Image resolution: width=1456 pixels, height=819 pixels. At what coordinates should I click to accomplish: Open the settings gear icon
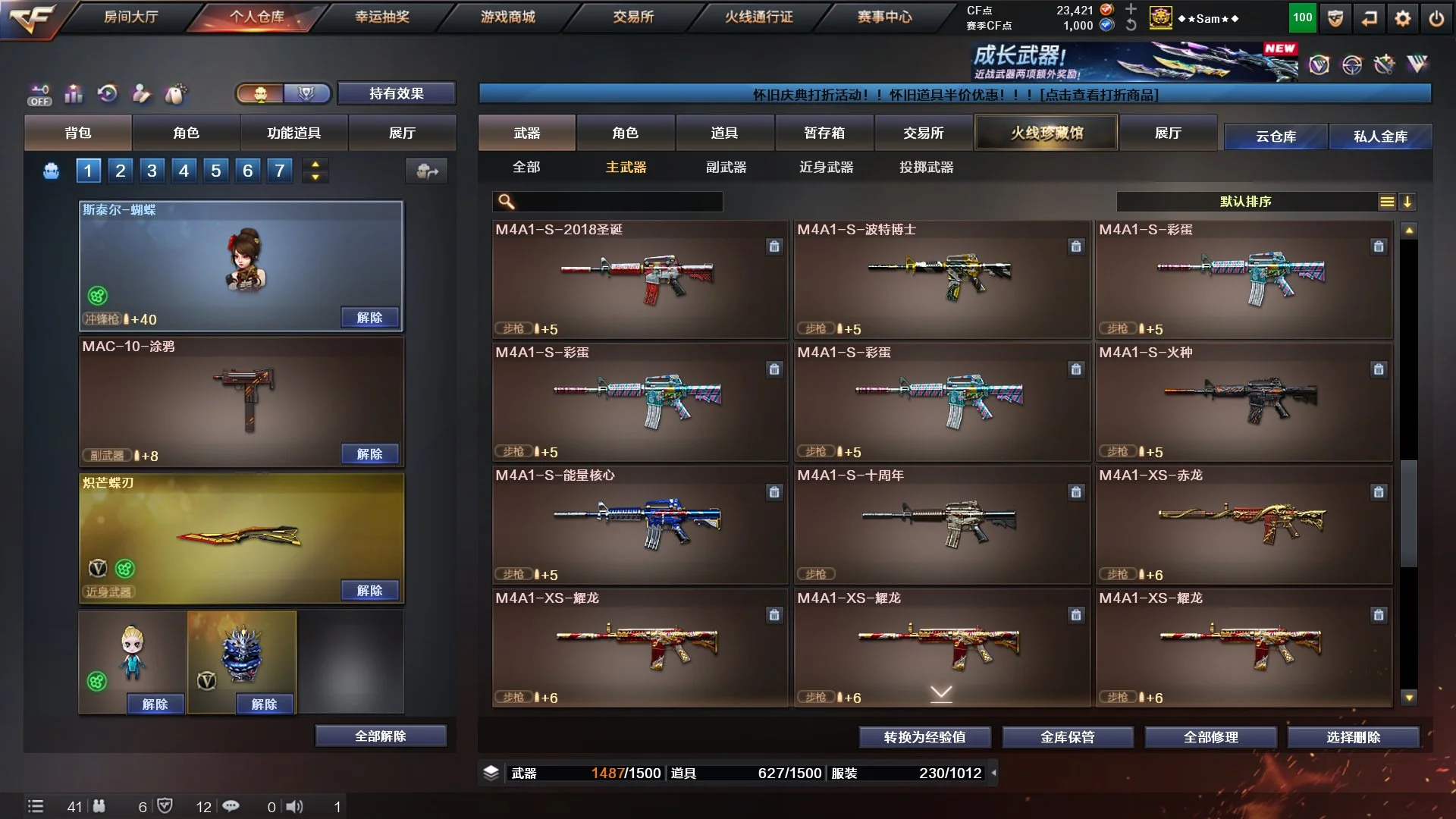click(1403, 18)
